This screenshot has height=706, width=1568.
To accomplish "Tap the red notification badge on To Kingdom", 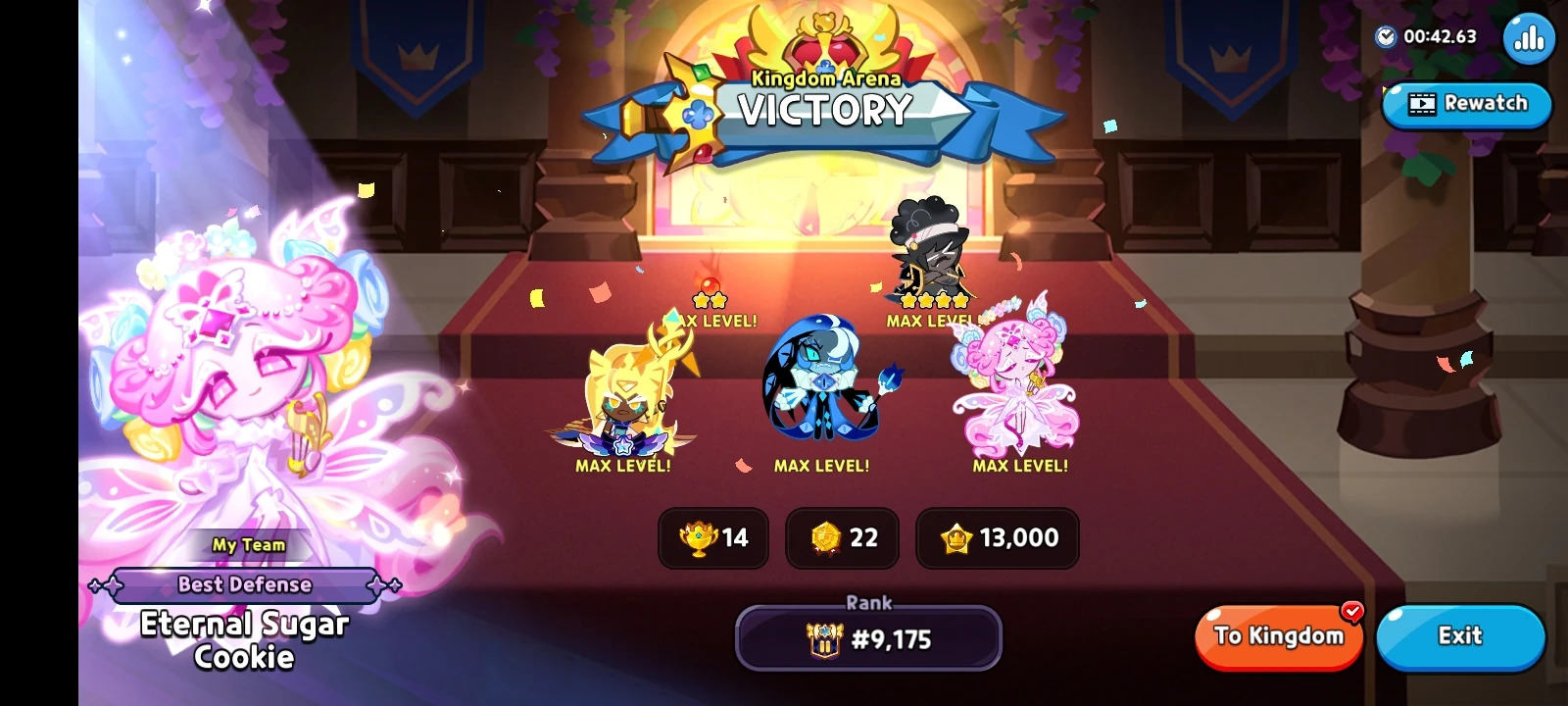I will point(1351,610).
